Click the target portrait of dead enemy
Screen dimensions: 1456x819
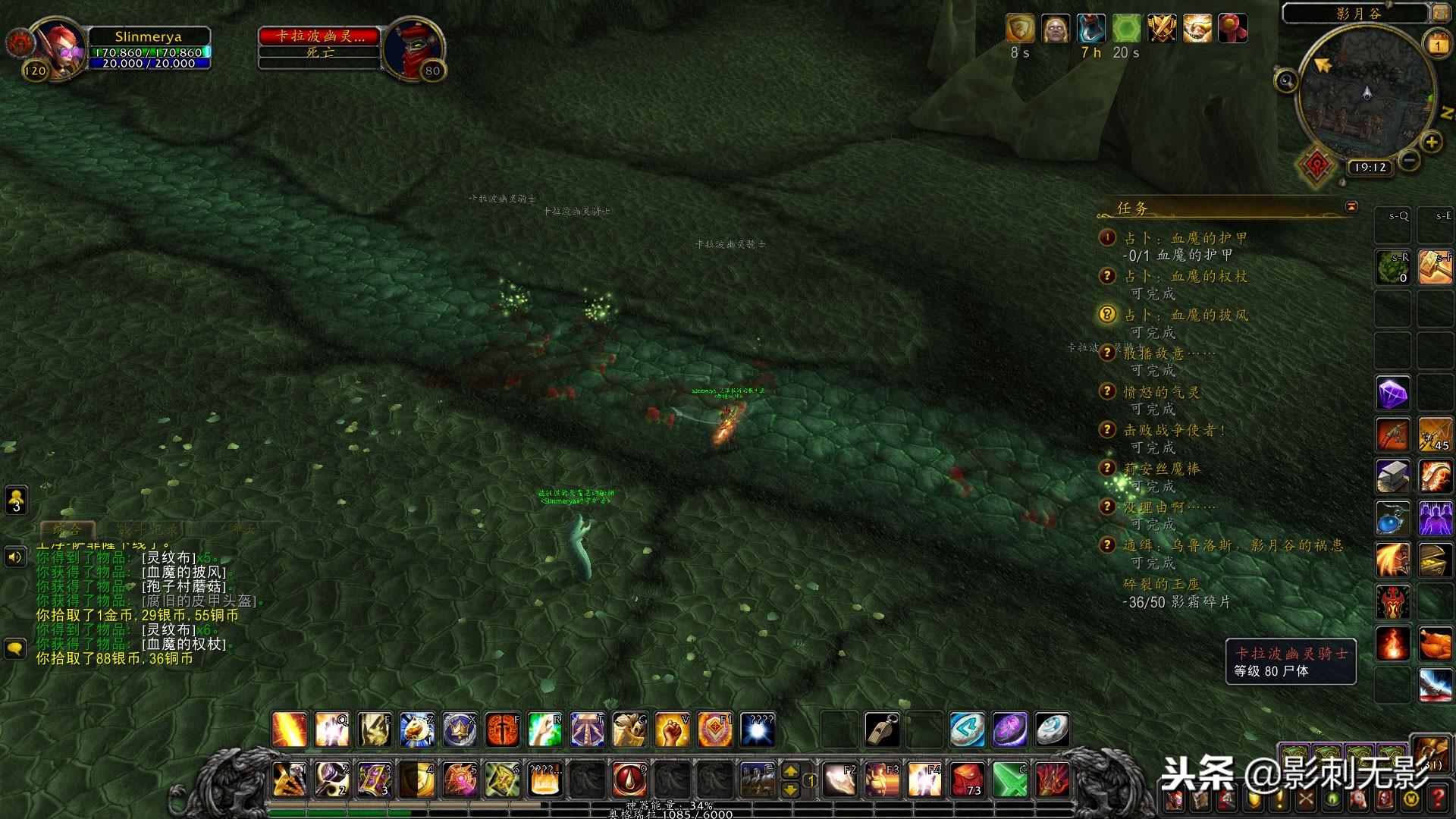pos(413,45)
